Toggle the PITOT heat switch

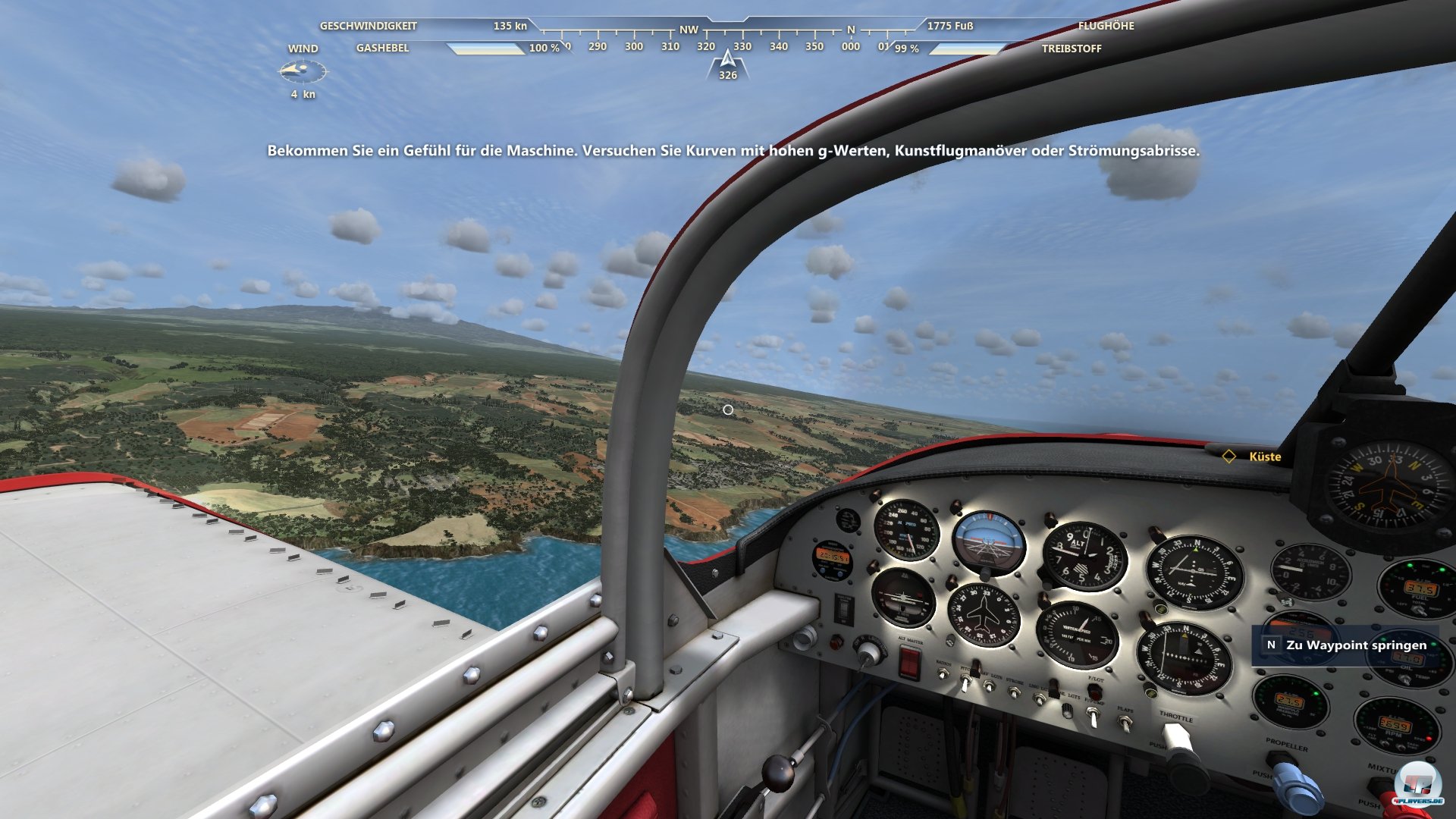966,682
